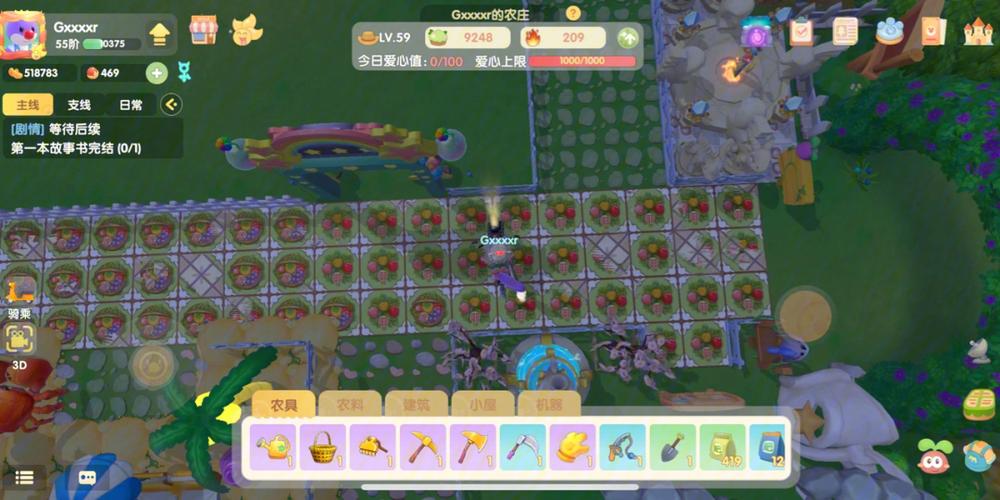Open the chat bubble button

coord(87,479)
